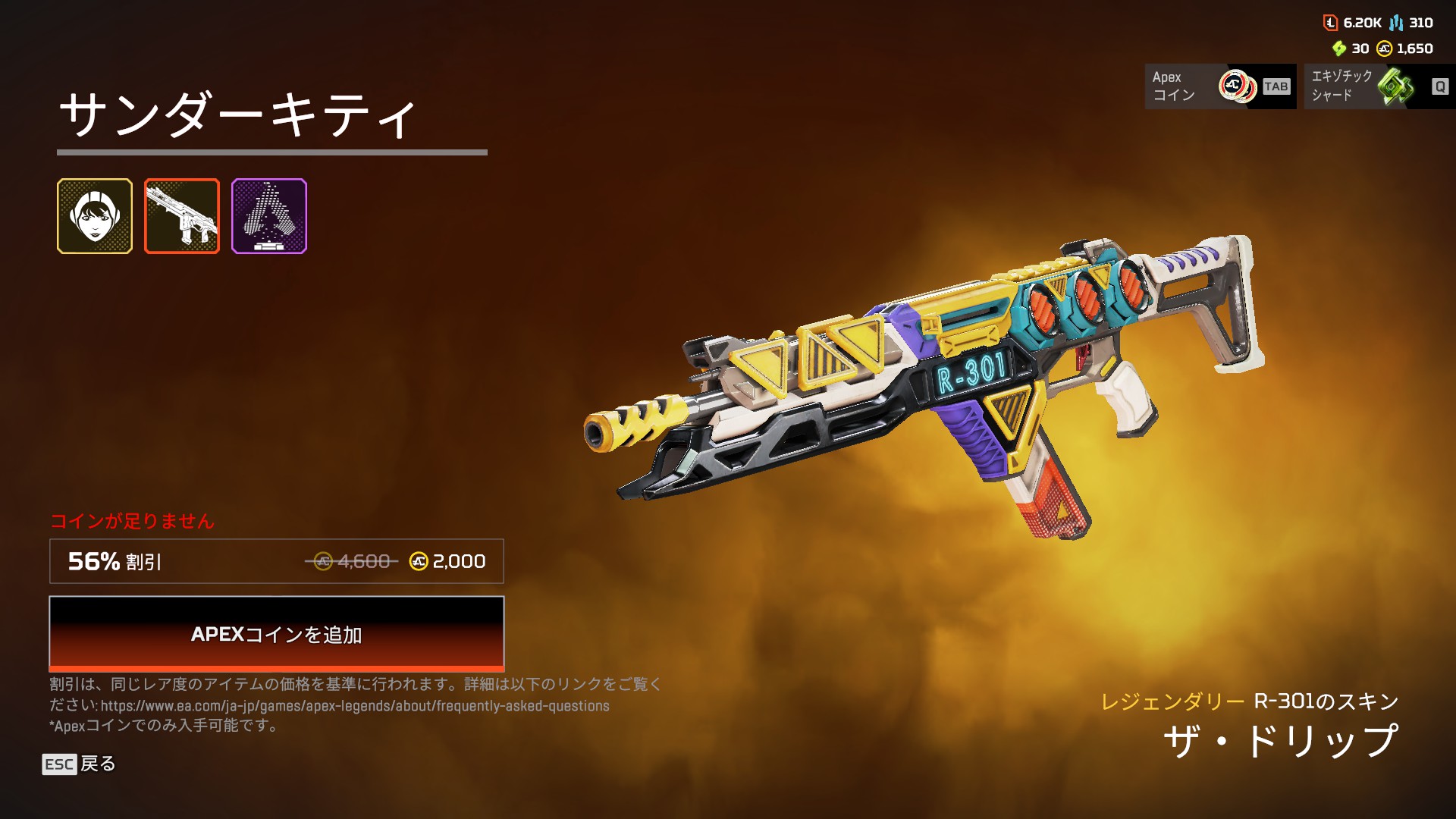This screenshot has width=1456, height=819.
Task: Click the APEXコインを追加 button
Action: [x=276, y=633]
